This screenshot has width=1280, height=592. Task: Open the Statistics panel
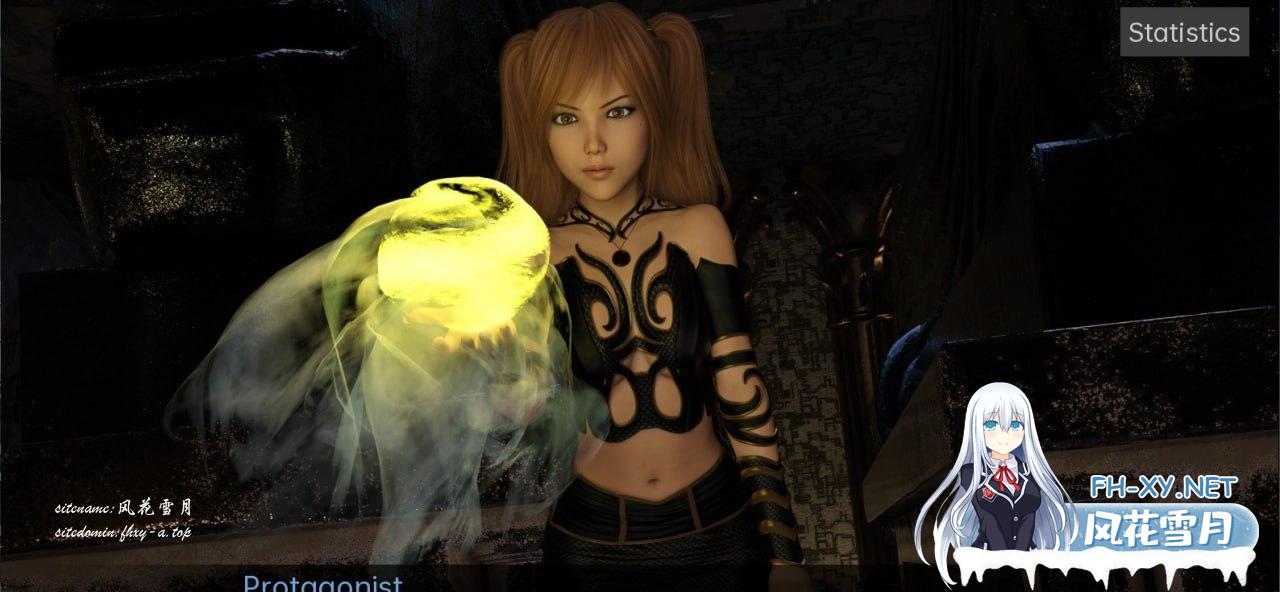pos(1184,32)
